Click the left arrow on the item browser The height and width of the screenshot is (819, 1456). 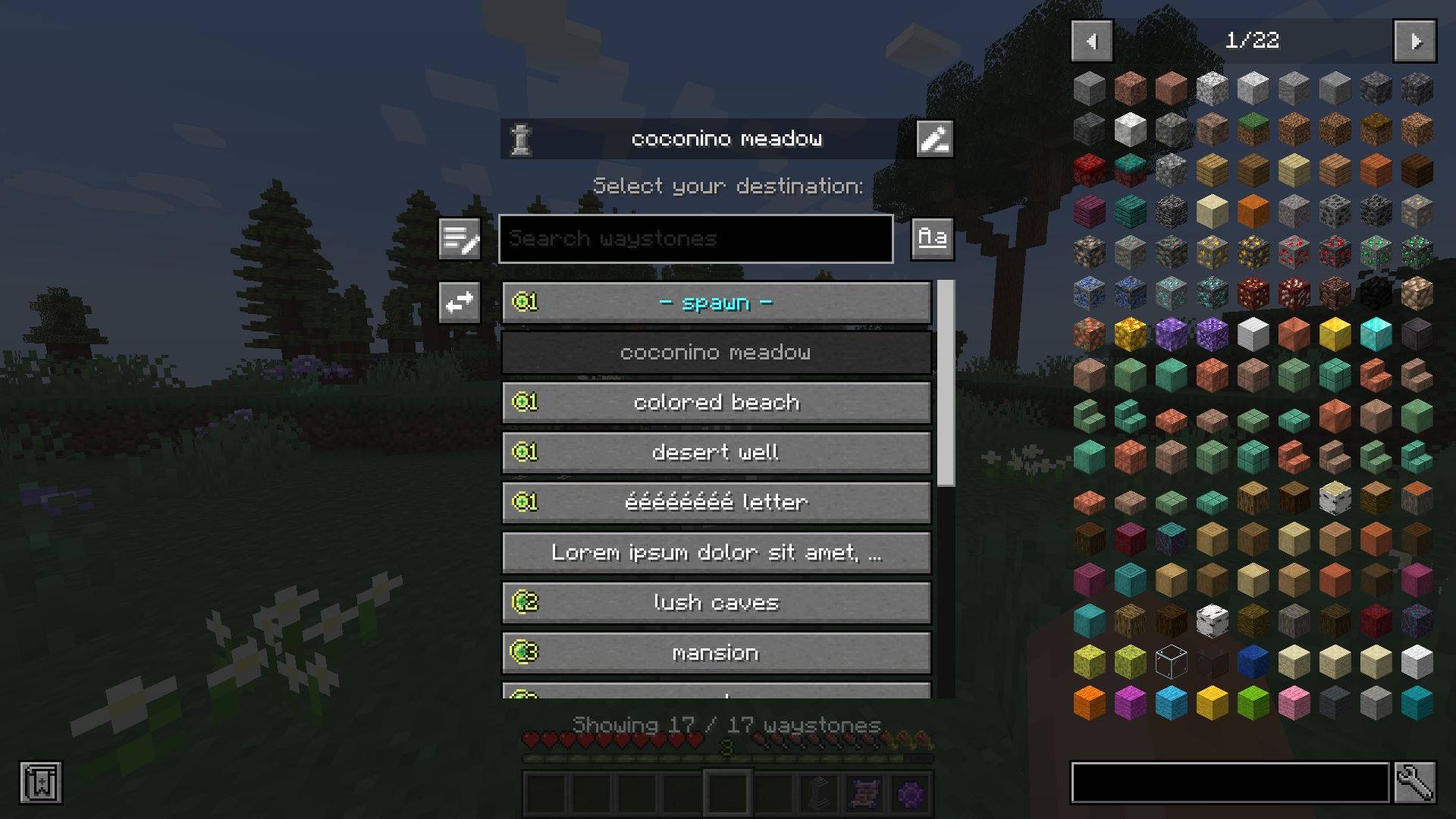[1091, 41]
